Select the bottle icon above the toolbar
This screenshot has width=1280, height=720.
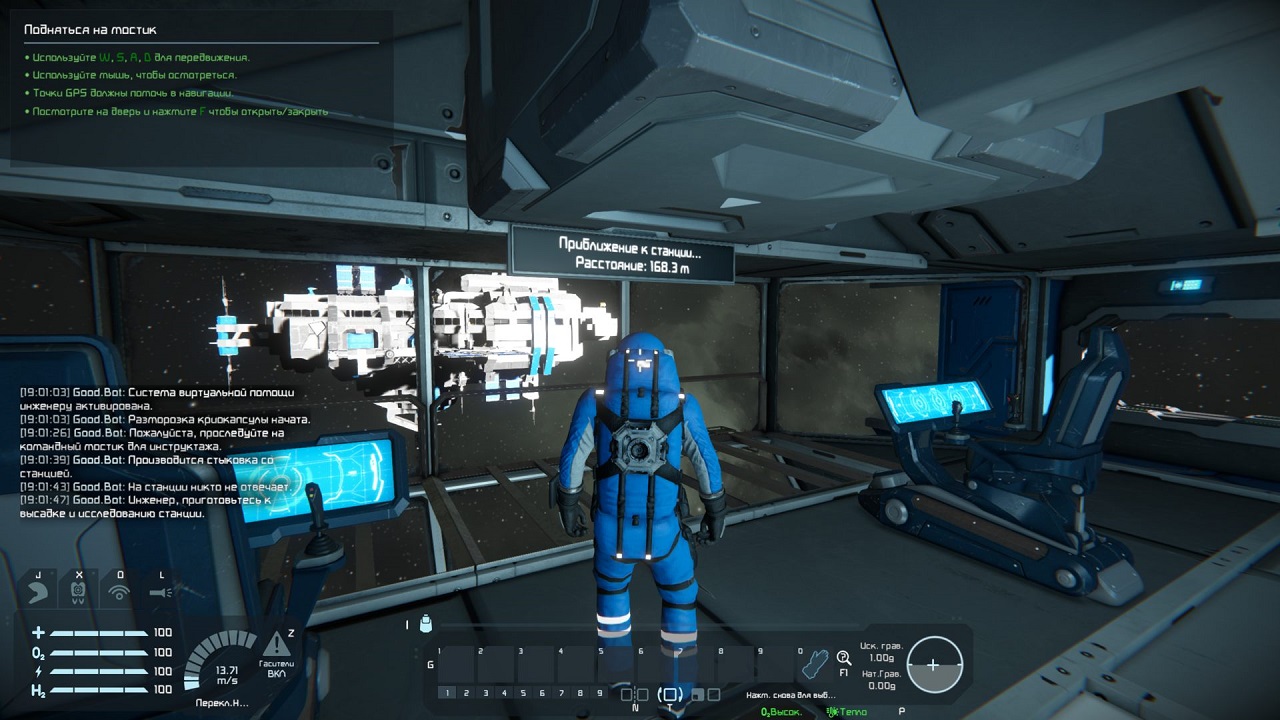click(424, 623)
